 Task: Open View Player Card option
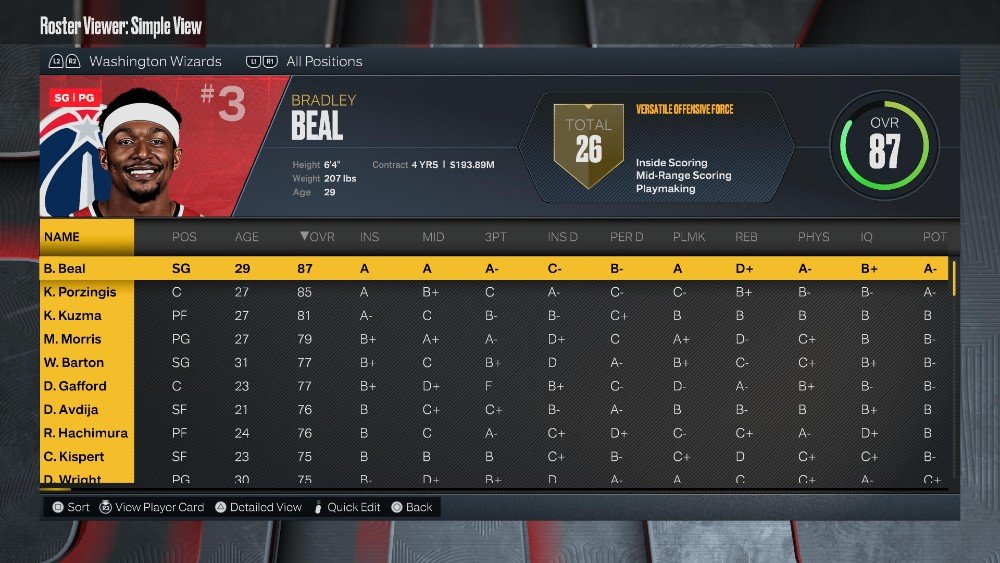tap(159, 507)
